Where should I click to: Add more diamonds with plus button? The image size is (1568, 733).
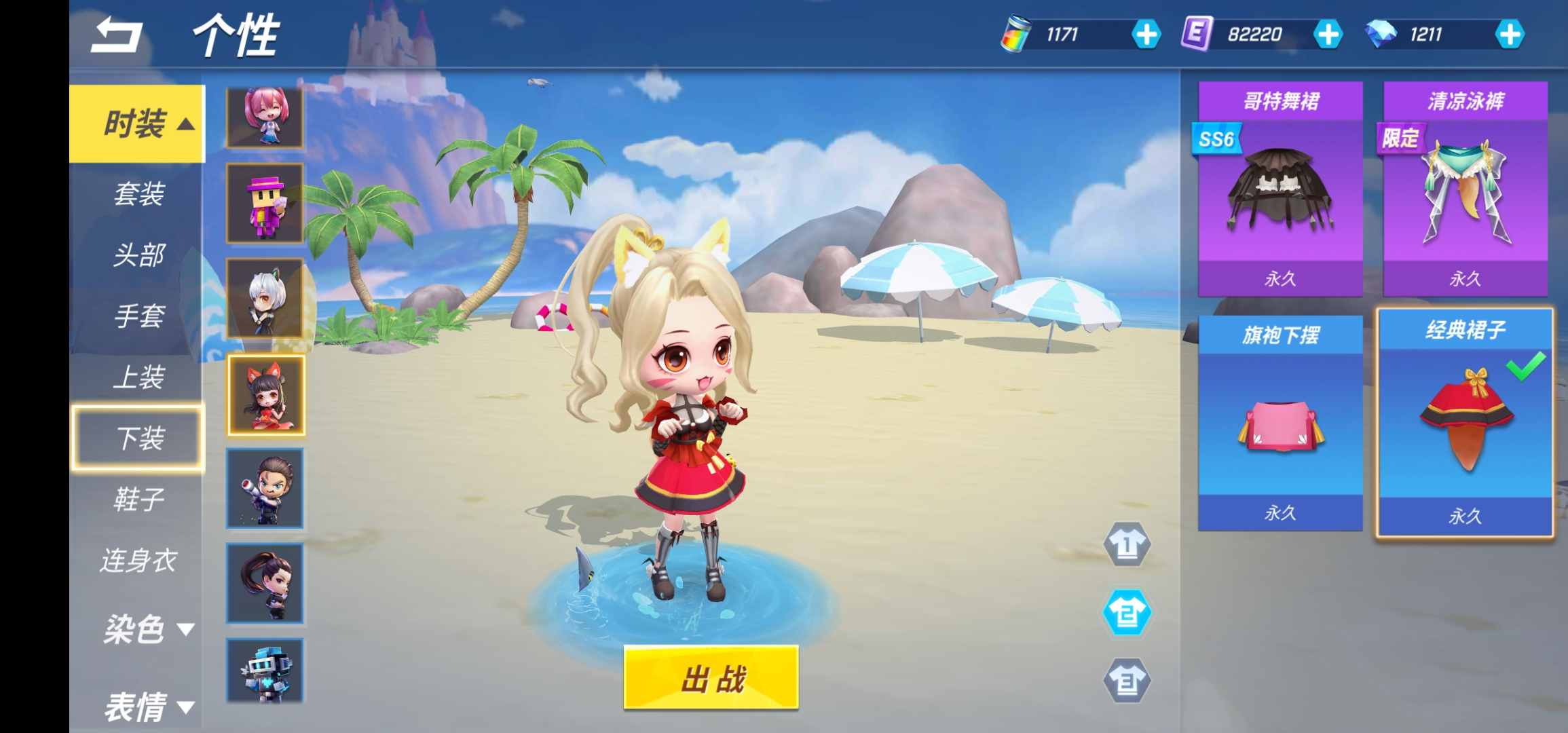[x=1510, y=35]
